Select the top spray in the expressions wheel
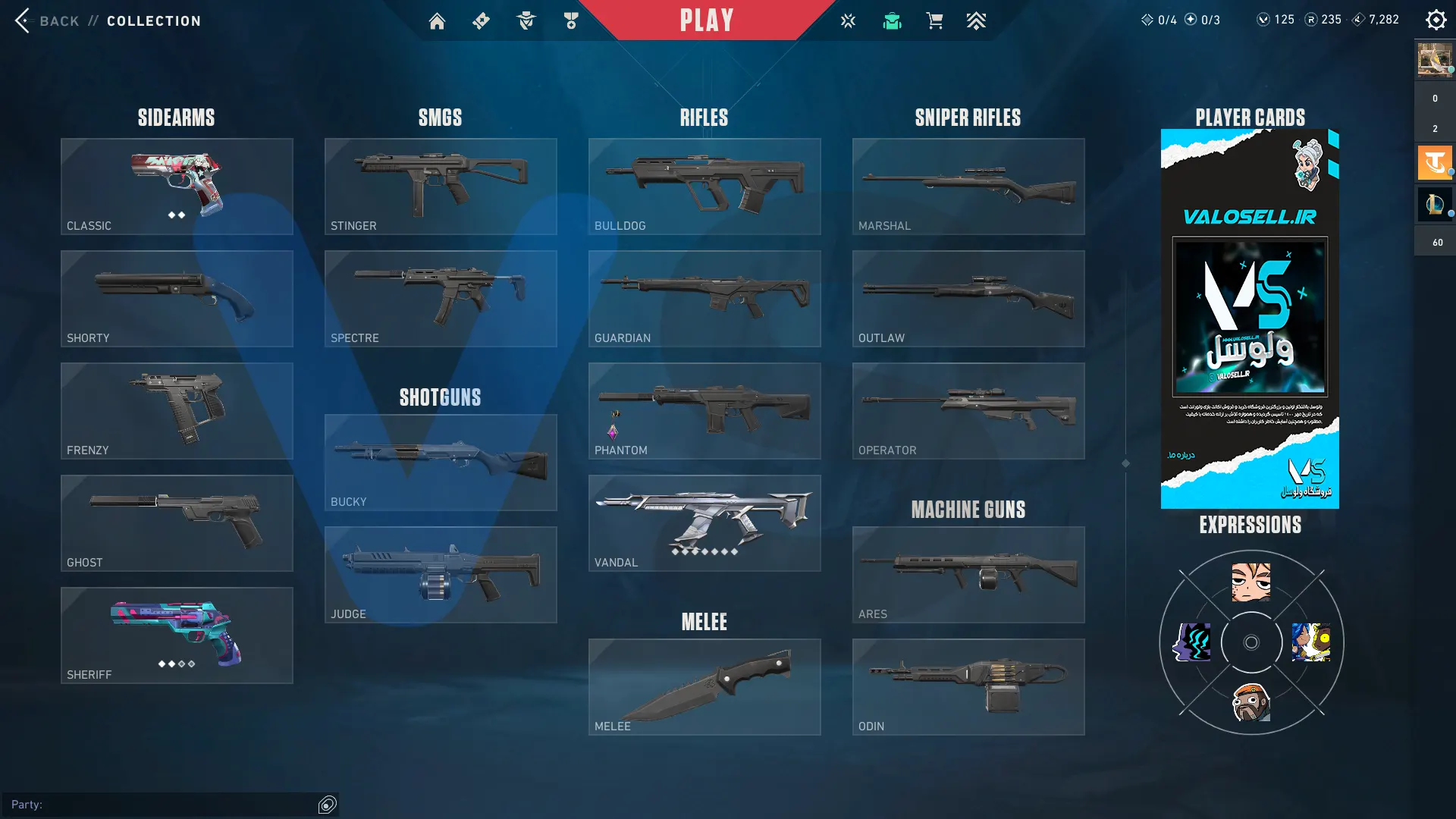 pyautogui.click(x=1251, y=582)
